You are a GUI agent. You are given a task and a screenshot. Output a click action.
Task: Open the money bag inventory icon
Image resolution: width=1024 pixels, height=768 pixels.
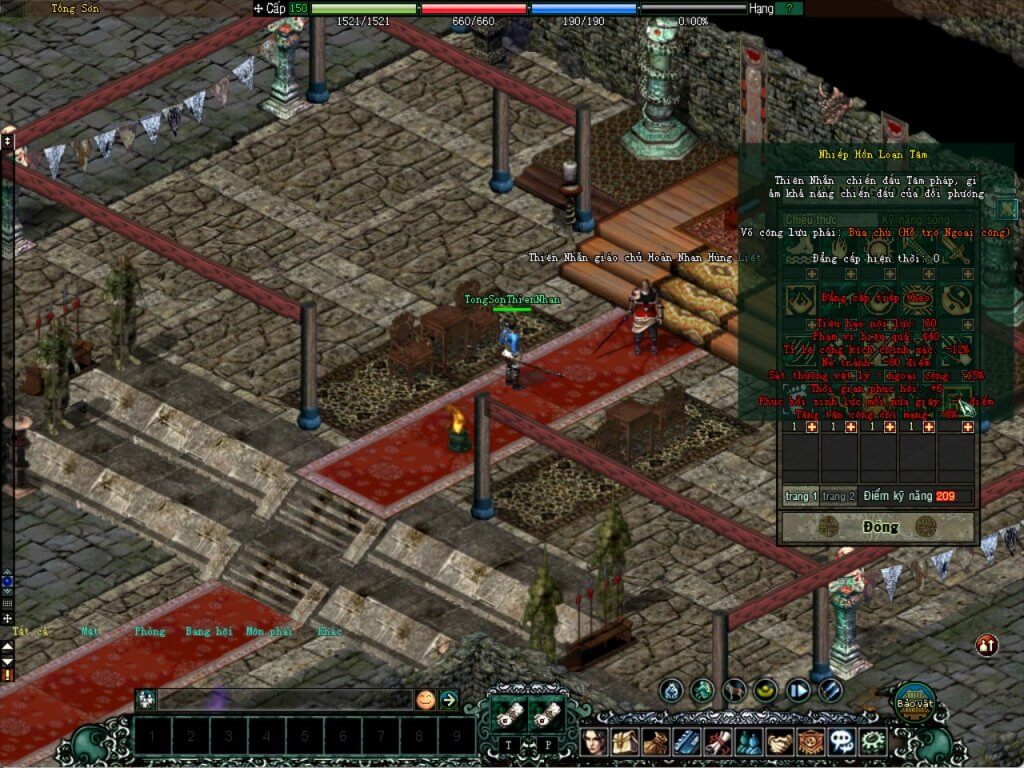point(657,742)
